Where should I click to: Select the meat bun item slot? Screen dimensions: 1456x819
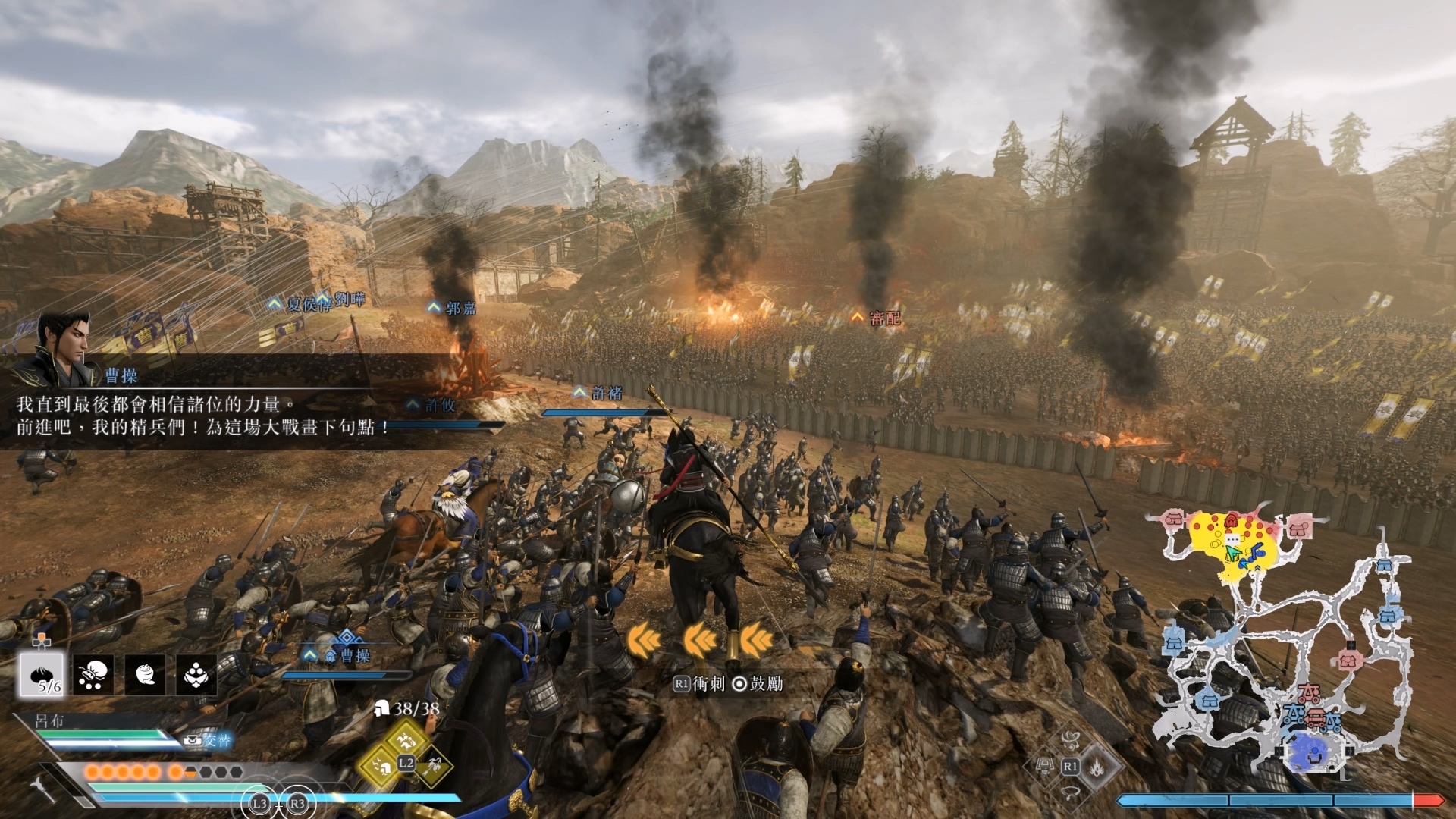click(x=45, y=674)
